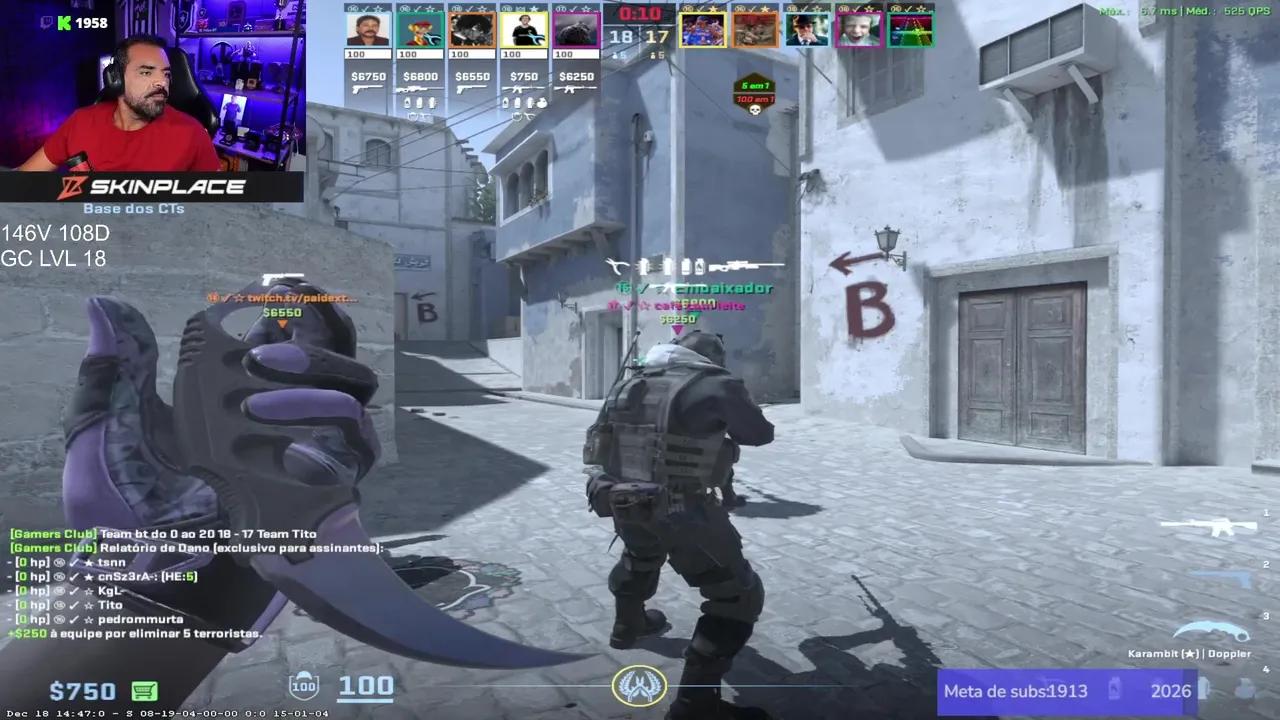Click the yellow-bordered enemy avatar on the right

tap(703, 30)
